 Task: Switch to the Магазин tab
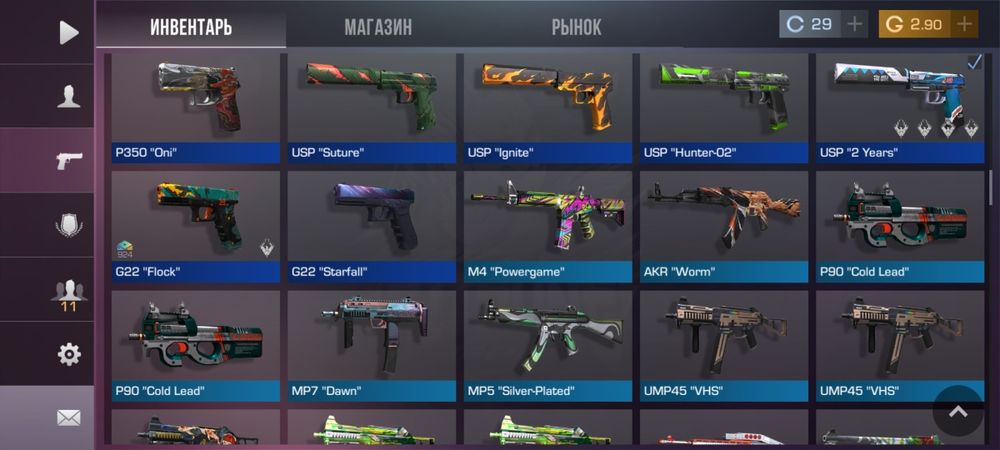pos(378,27)
